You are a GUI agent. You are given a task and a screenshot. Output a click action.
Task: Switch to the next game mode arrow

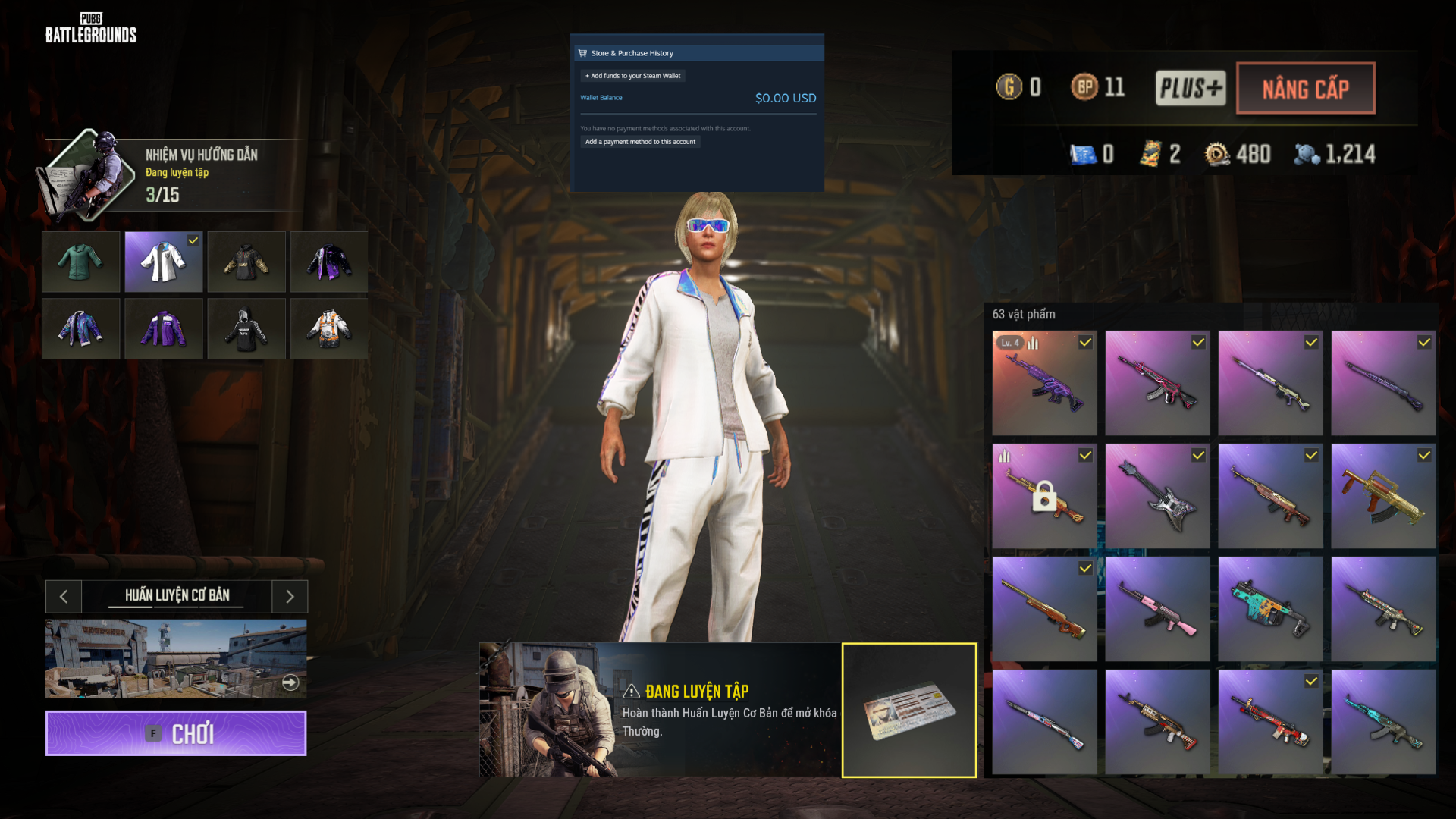click(x=290, y=597)
